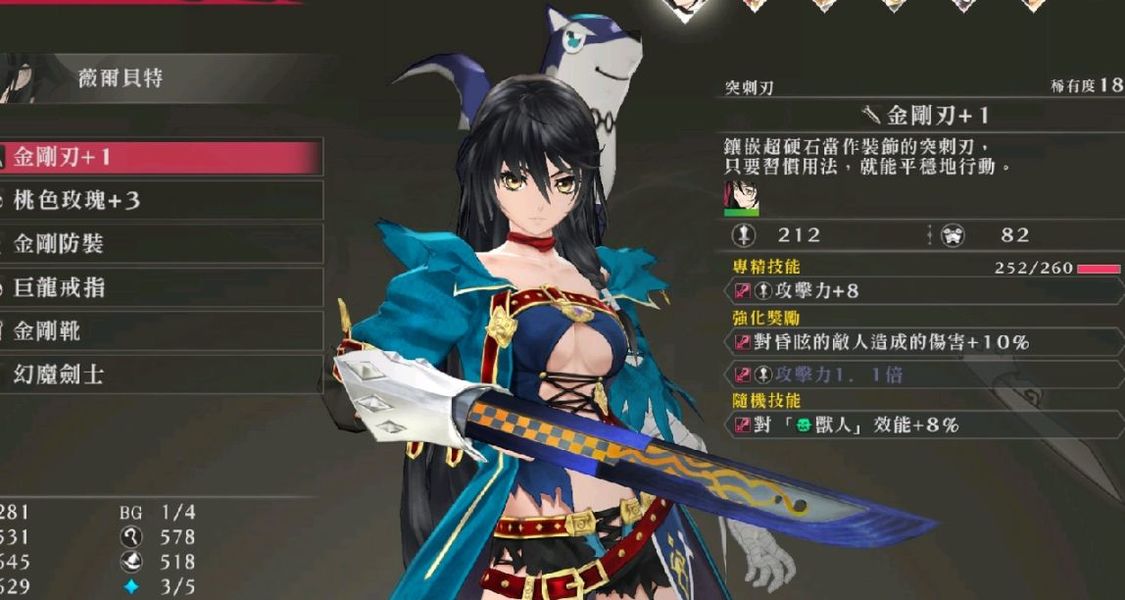Image resolution: width=1125 pixels, height=600 pixels.
Task: Click the 攻擊力+8 mastery skill row
Action: coord(920,291)
